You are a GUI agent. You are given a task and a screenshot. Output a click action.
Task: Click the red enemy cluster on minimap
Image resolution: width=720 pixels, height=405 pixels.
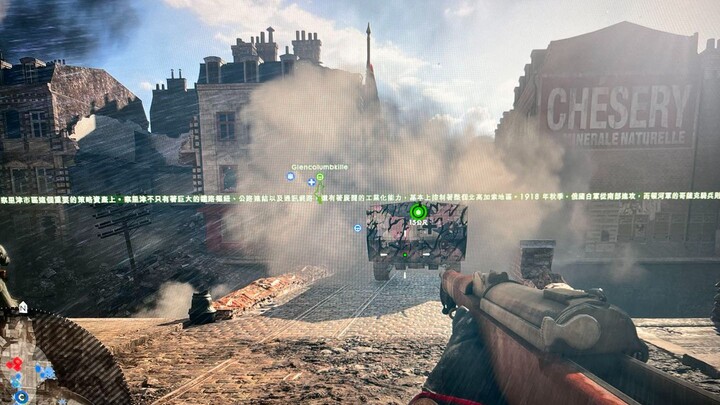point(14,364)
